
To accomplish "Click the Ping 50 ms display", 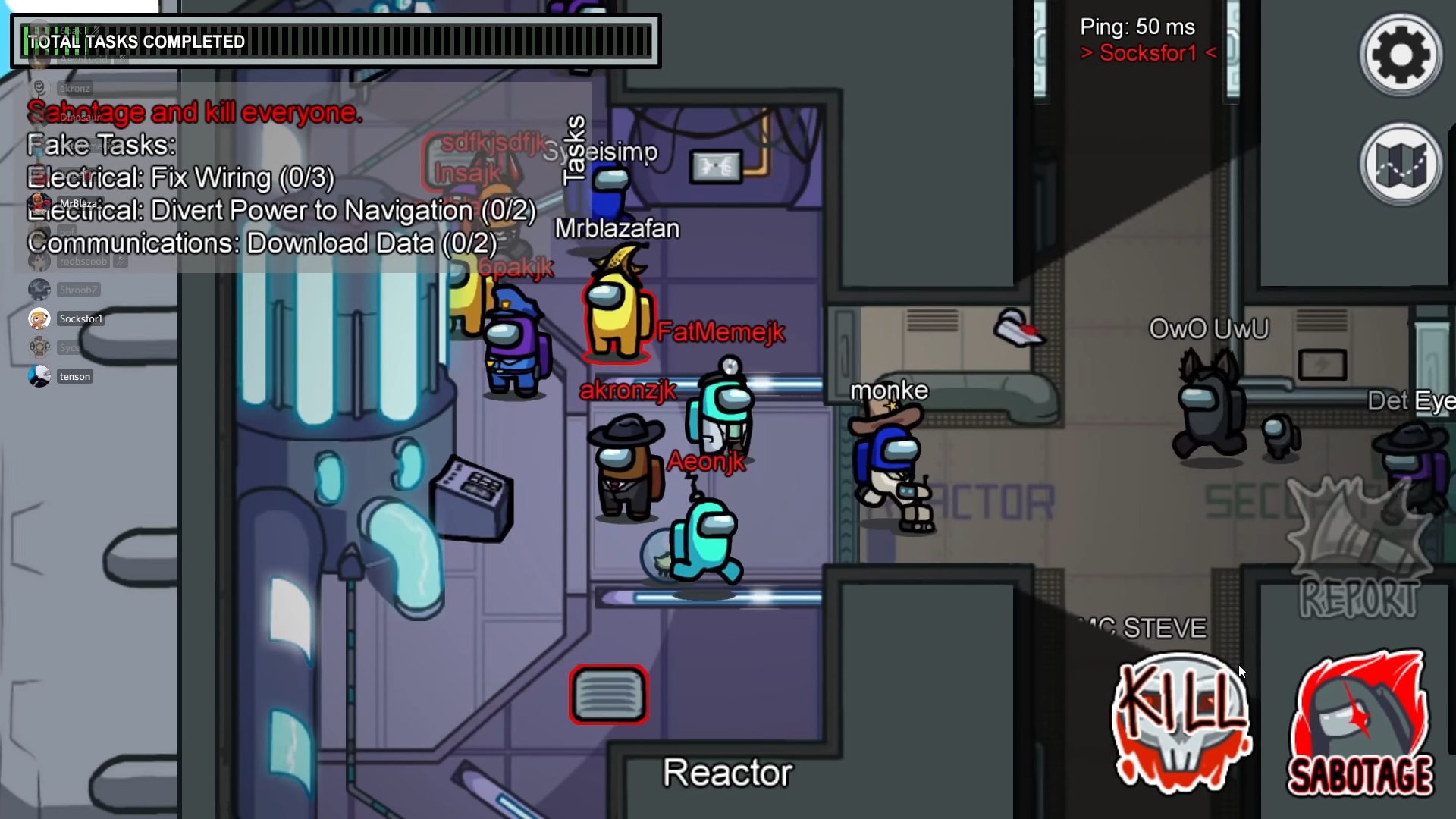I will tap(1137, 26).
